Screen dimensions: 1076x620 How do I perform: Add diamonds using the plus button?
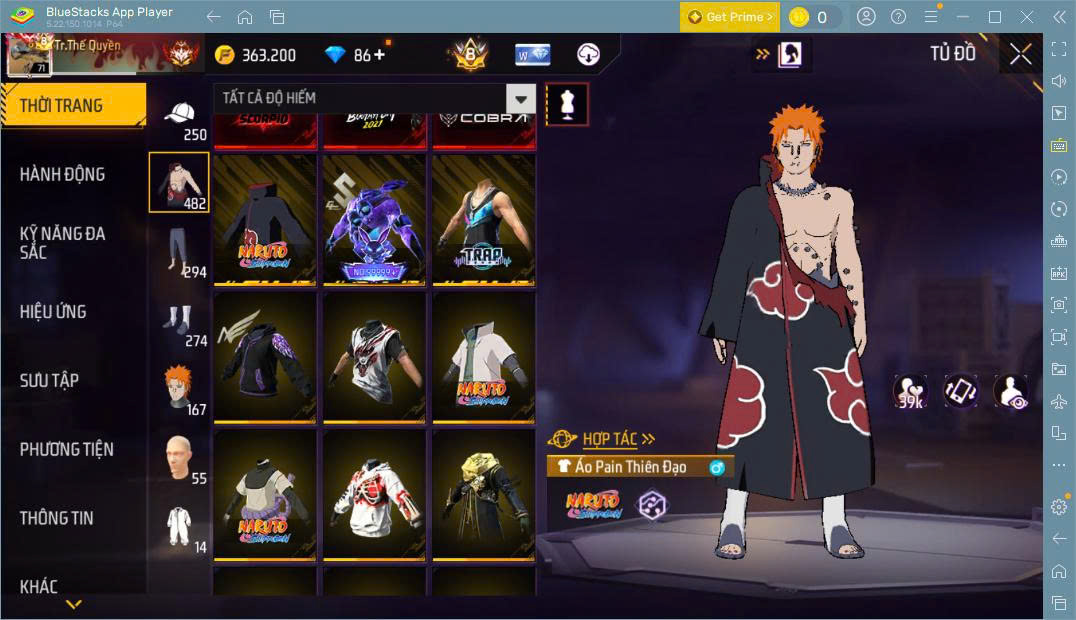[379, 55]
